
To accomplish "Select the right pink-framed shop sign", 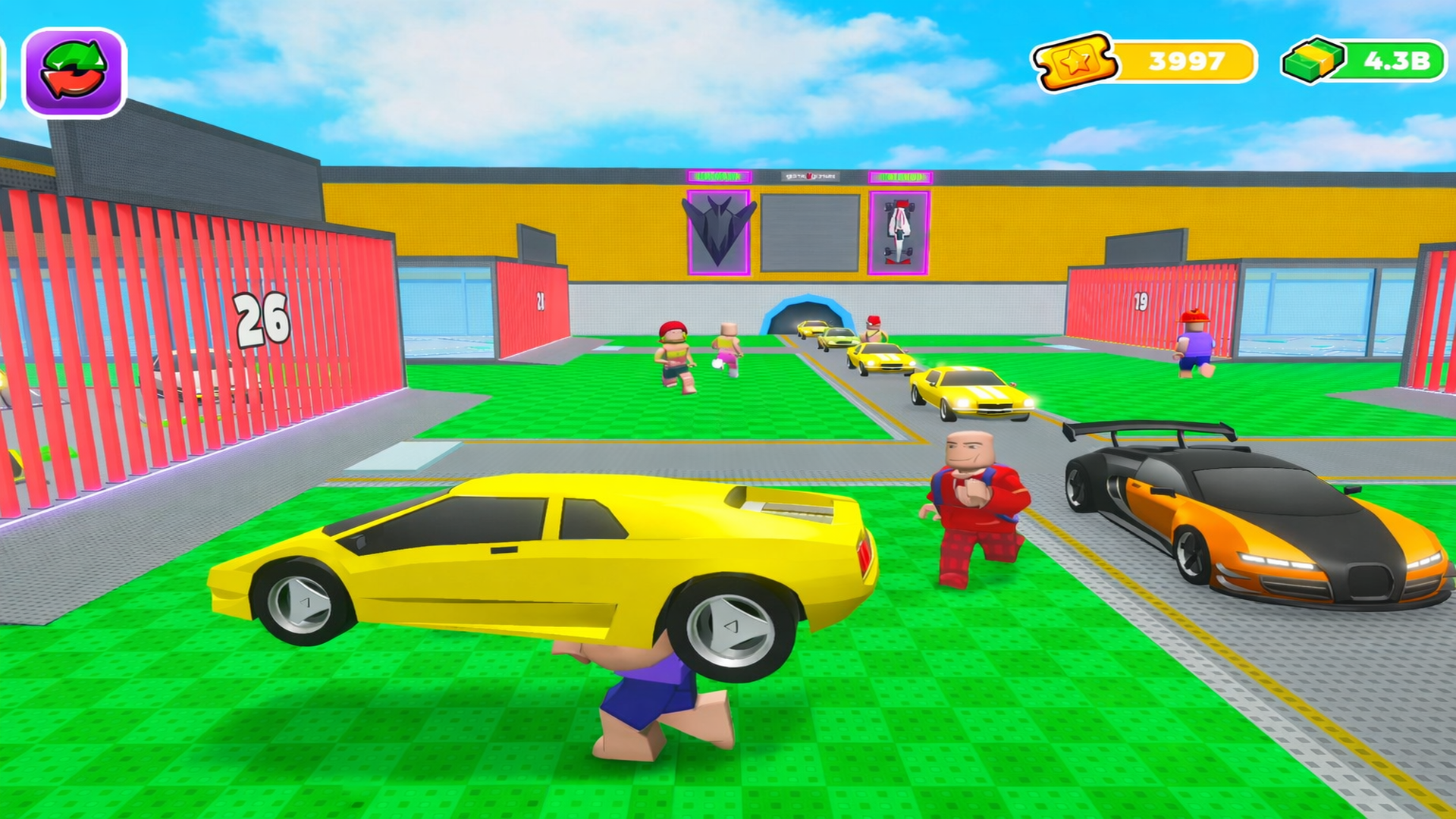I will click(899, 176).
